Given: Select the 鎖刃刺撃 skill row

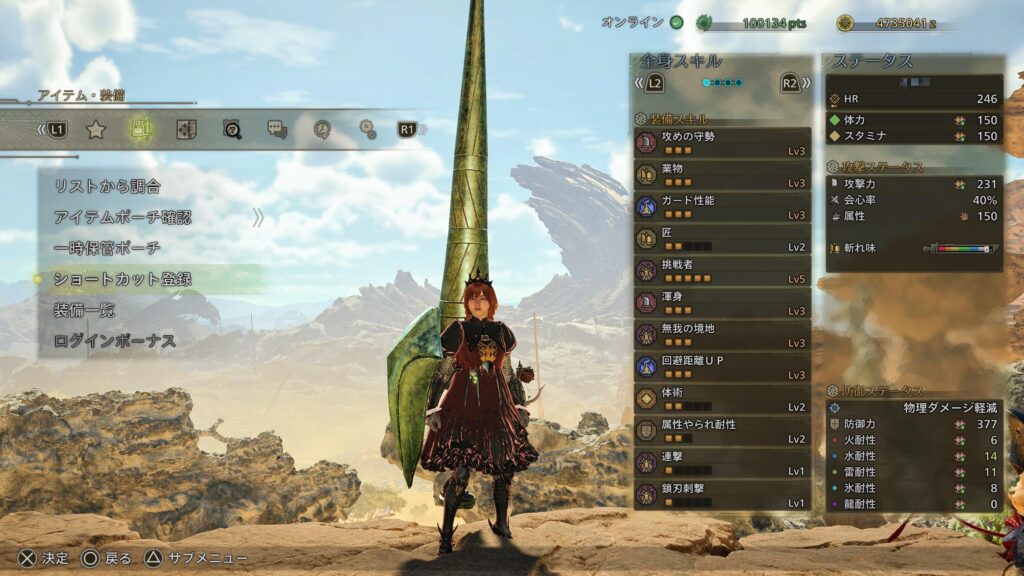Looking at the screenshot, I should (721, 494).
